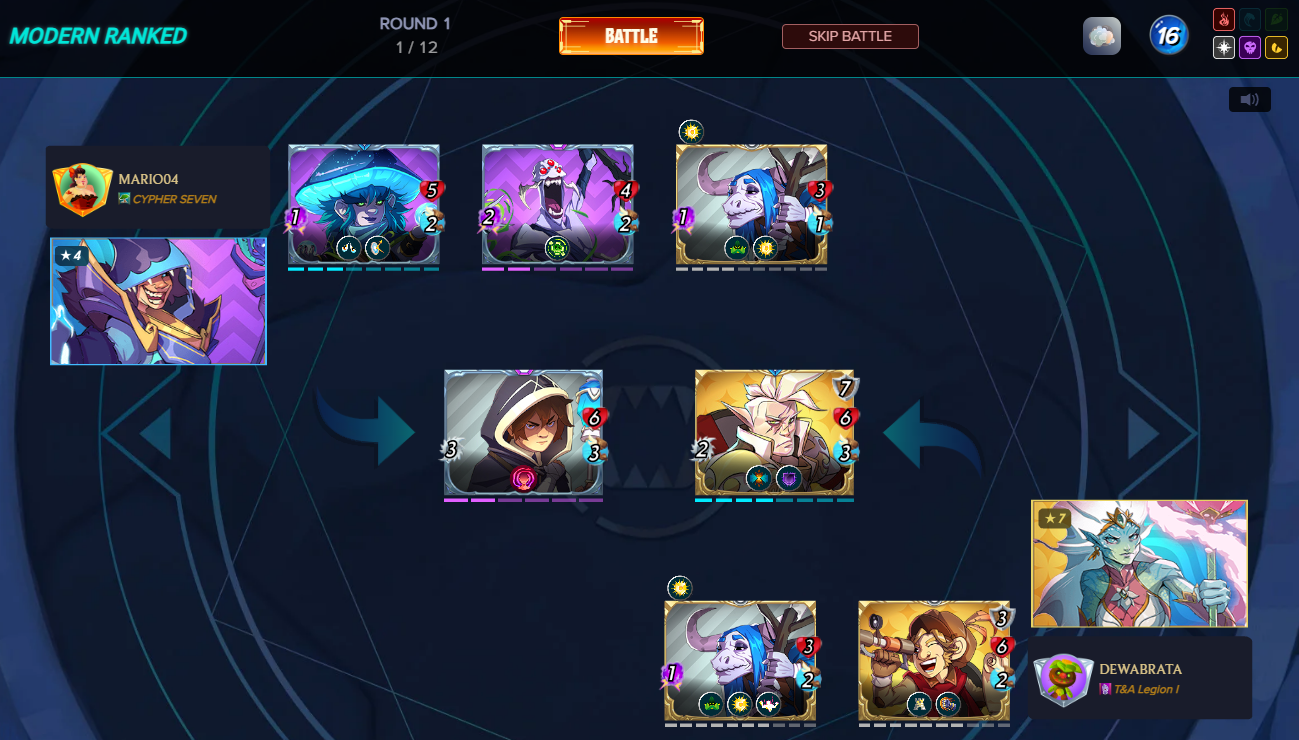Click the fire element splinter icon
The width and height of the screenshot is (1299, 740).
point(1224,19)
